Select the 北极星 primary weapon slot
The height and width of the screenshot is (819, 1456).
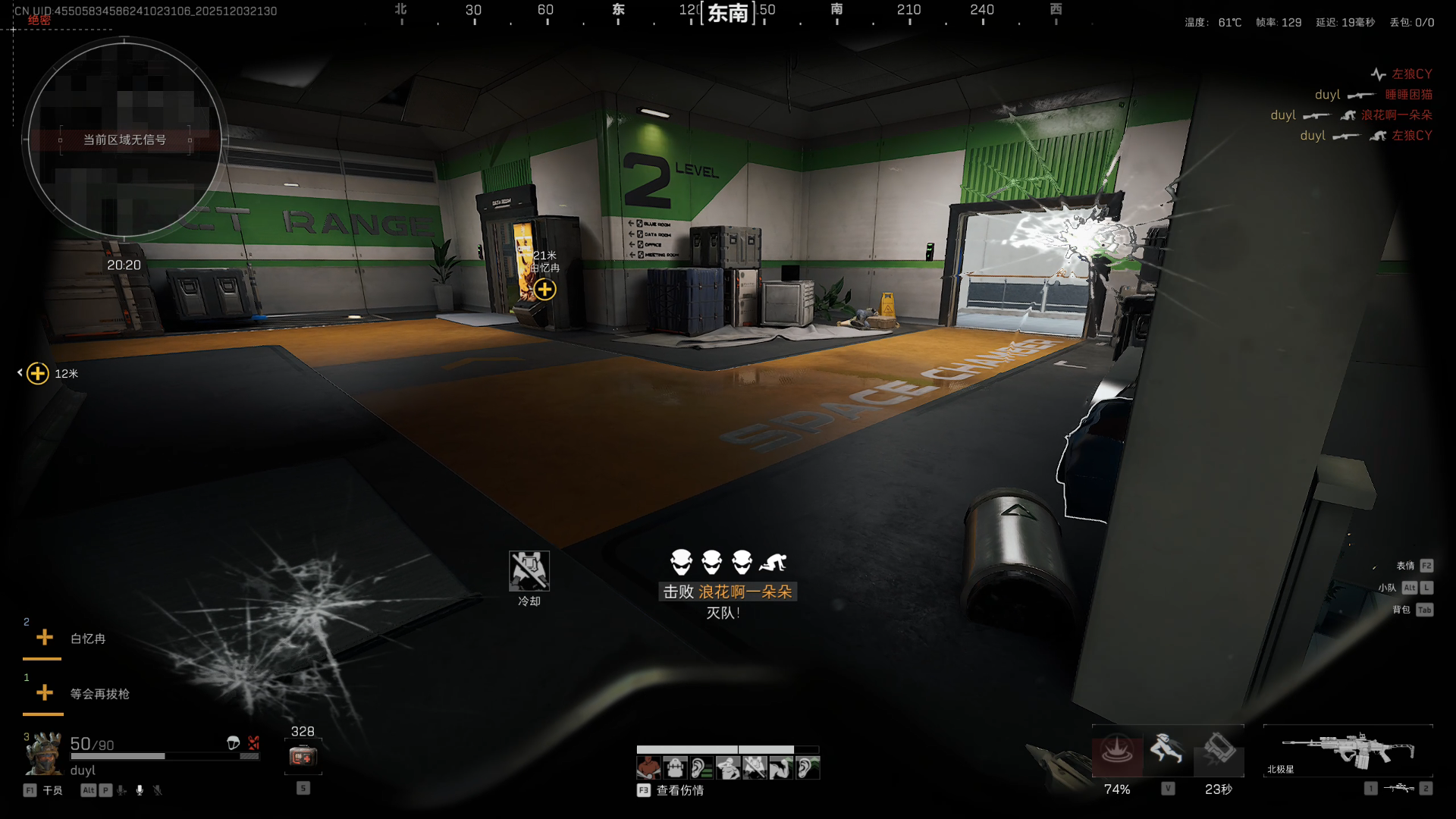click(x=1348, y=751)
